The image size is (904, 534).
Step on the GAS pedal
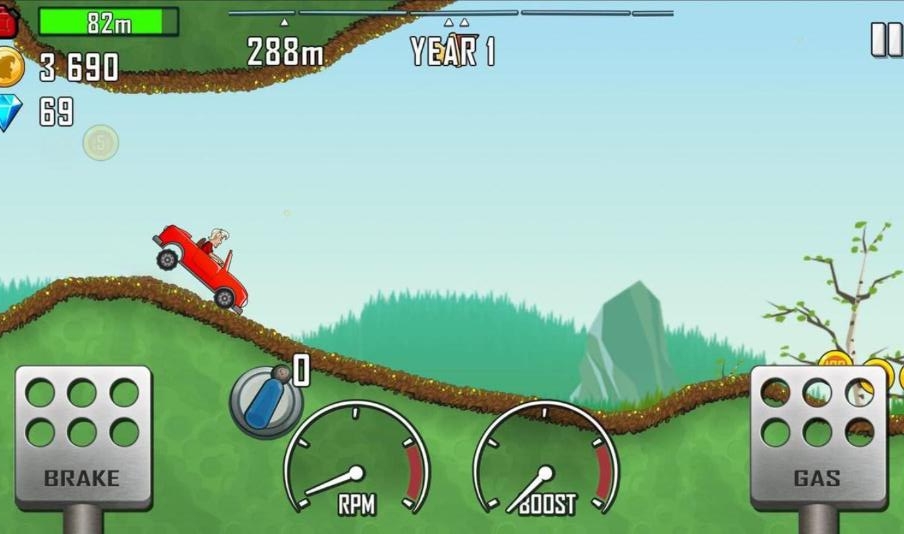[817, 436]
